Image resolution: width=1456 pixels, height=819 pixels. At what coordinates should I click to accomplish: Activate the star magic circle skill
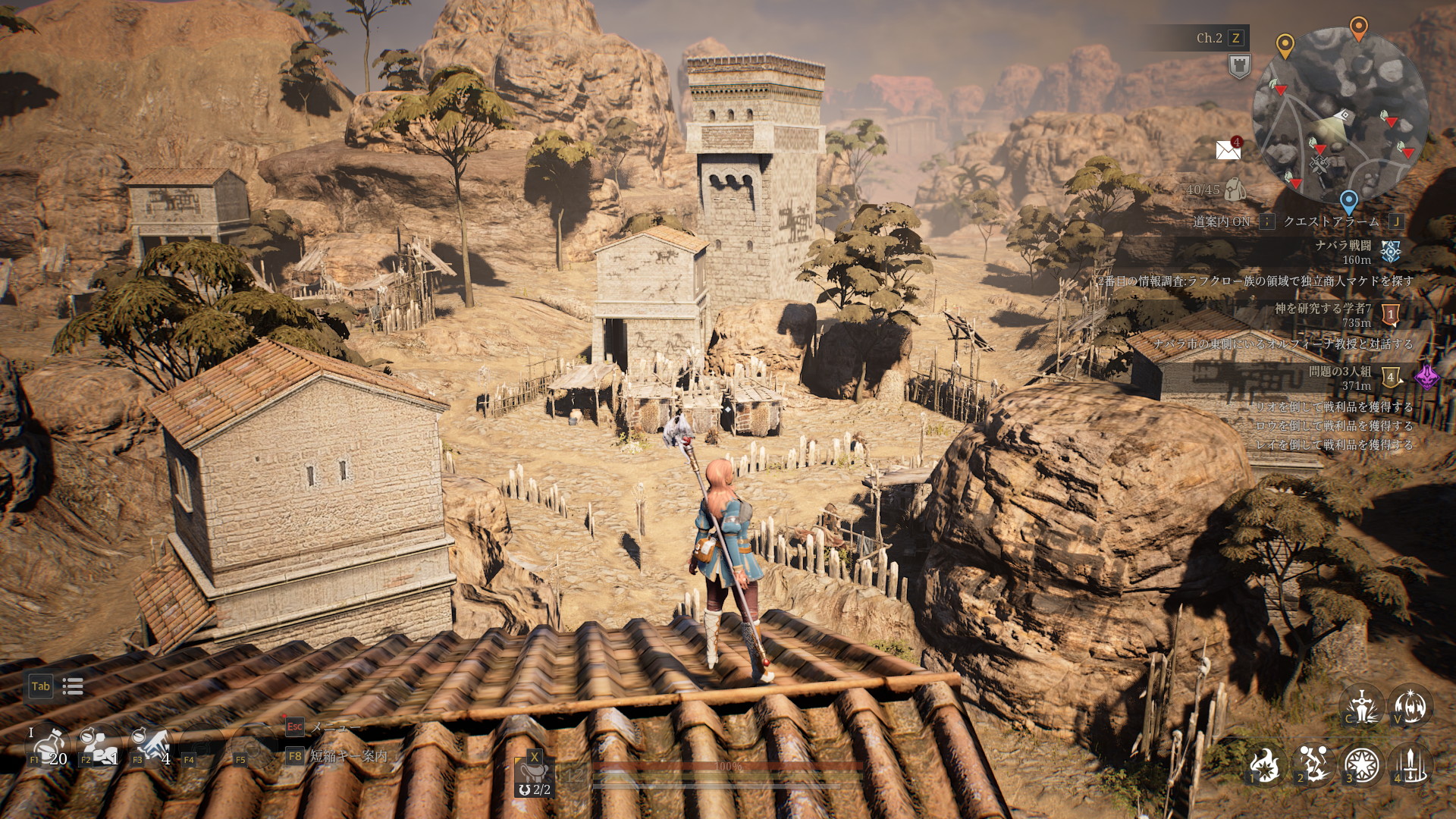[1362, 764]
